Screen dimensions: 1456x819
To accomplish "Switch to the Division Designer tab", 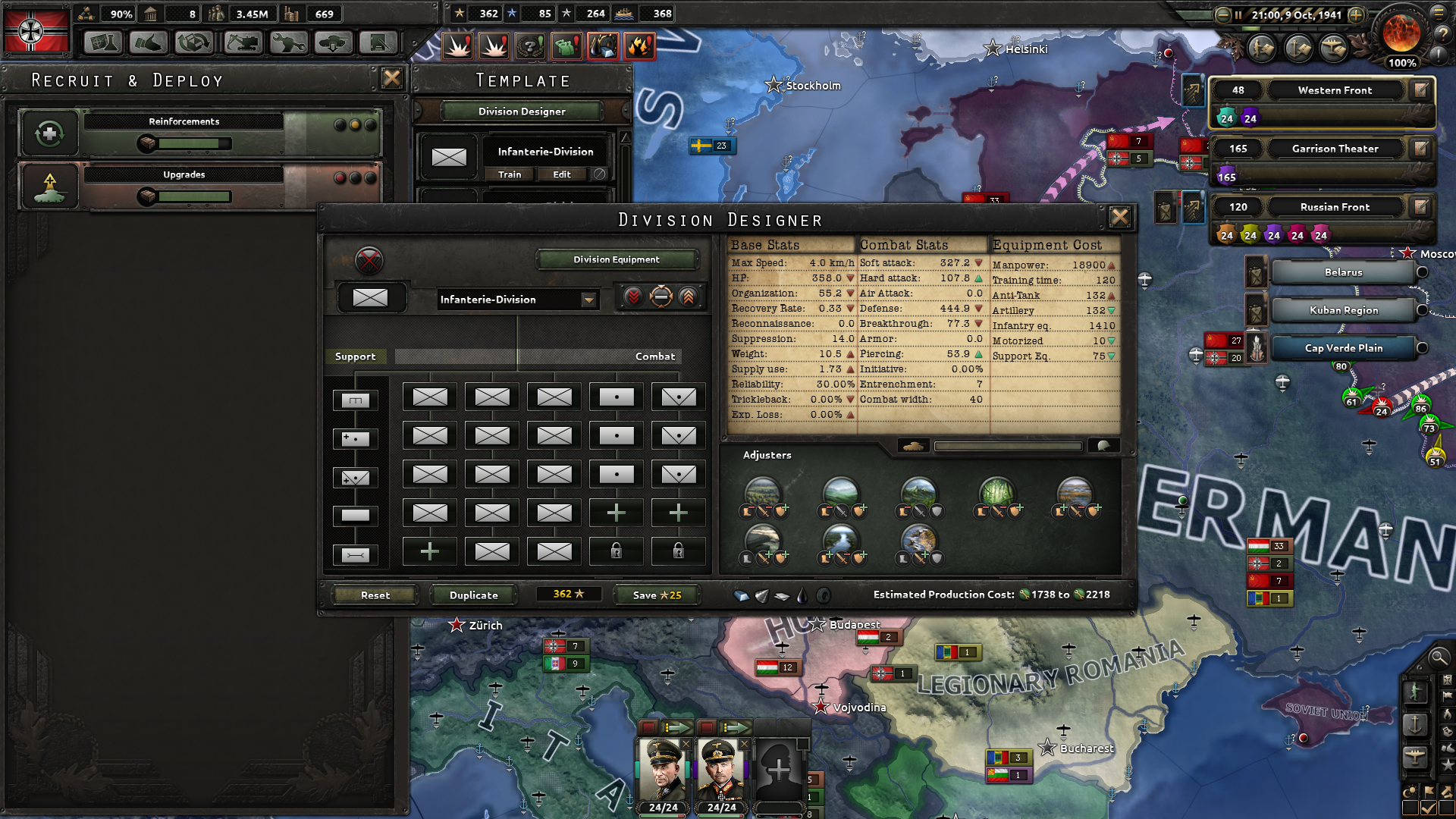I will [520, 111].
